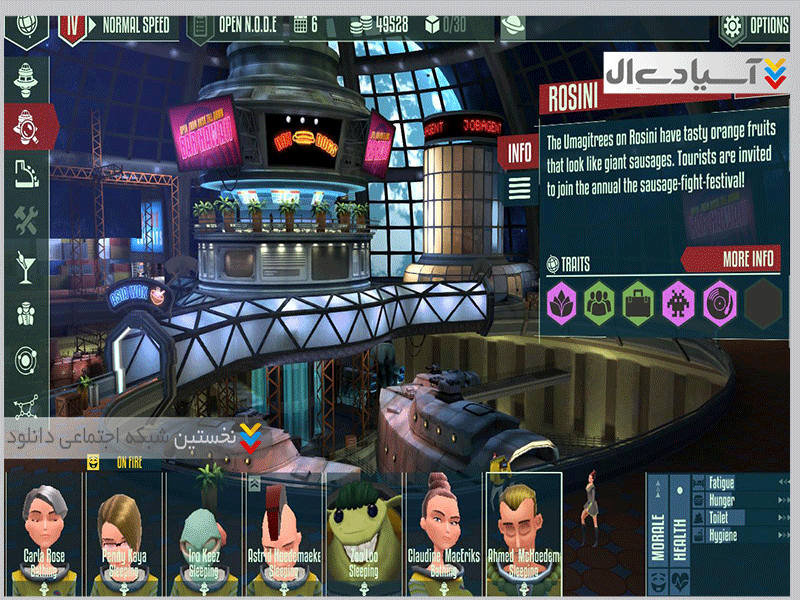Choose crew member Carla Rose
Screen dimensions: 800x600
coord(44,530)
